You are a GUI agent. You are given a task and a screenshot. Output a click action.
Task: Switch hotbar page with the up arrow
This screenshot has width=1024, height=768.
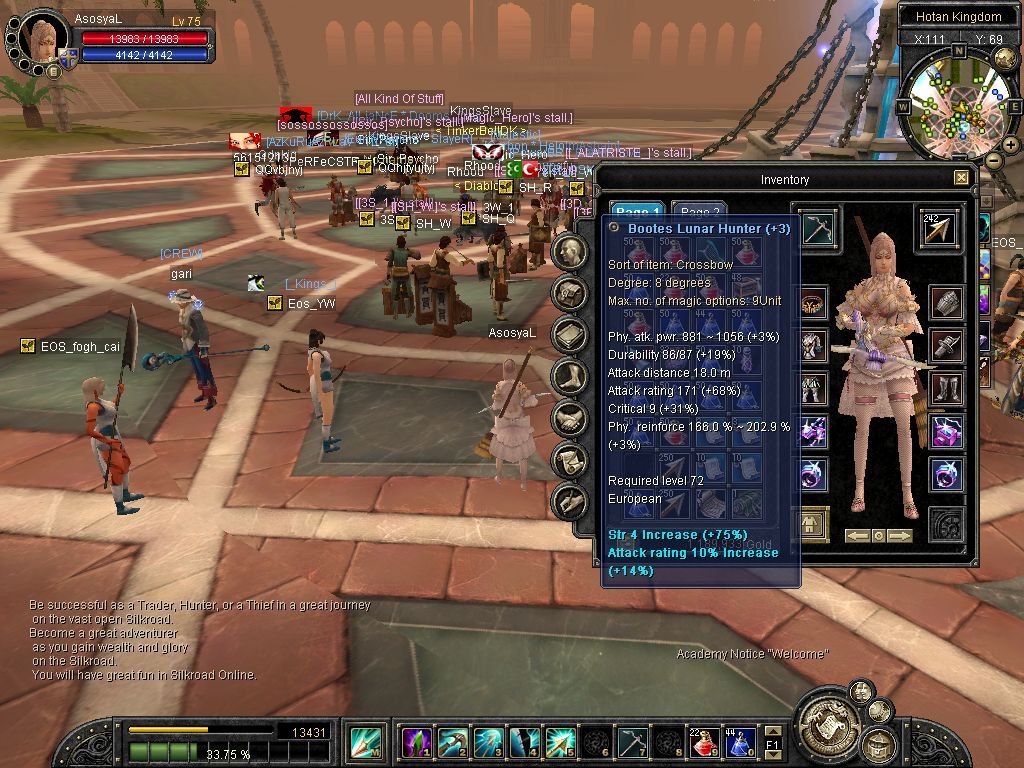click(772, 732)
